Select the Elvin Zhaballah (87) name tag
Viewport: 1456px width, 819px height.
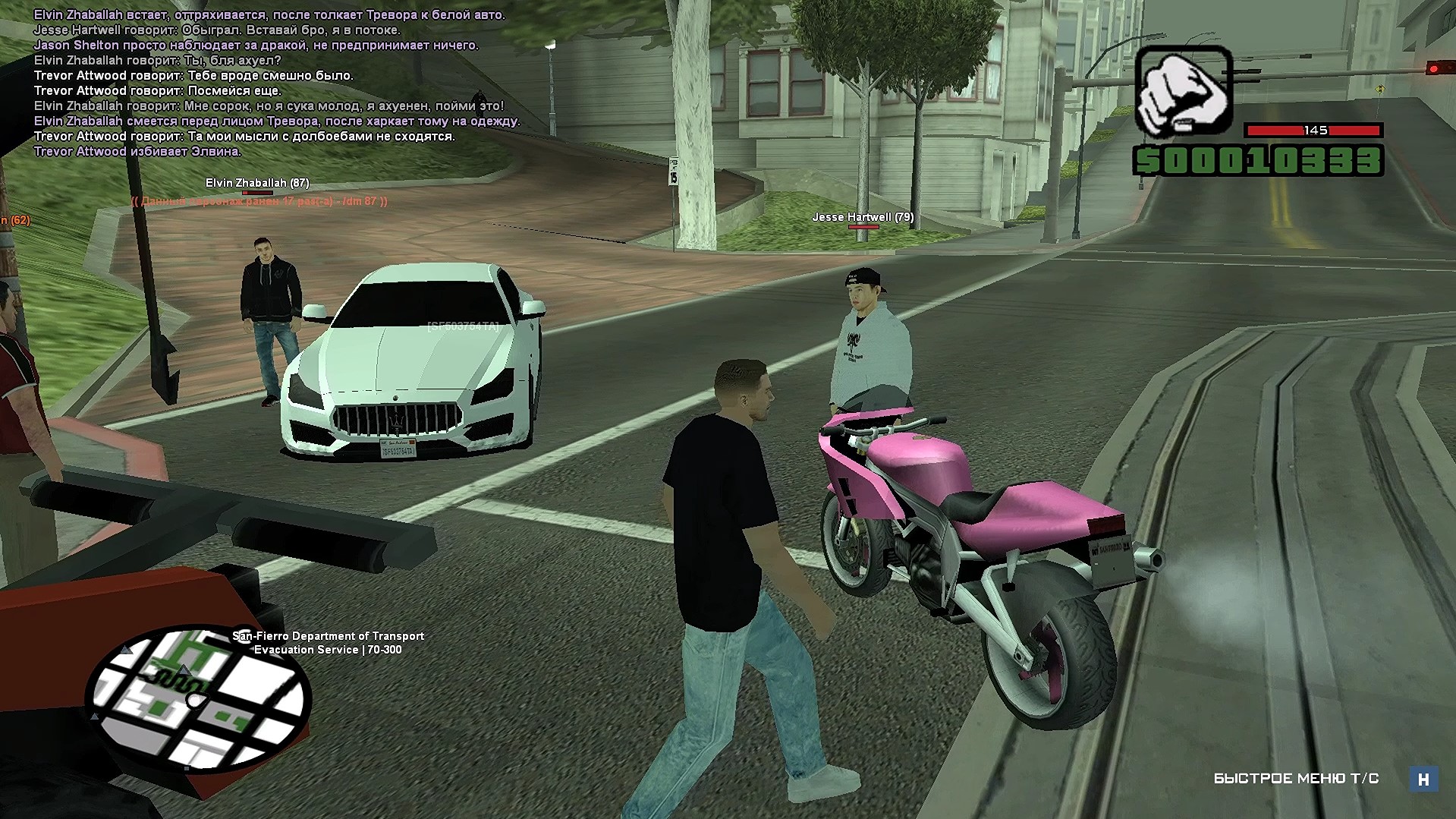click(x=257, y=183)
